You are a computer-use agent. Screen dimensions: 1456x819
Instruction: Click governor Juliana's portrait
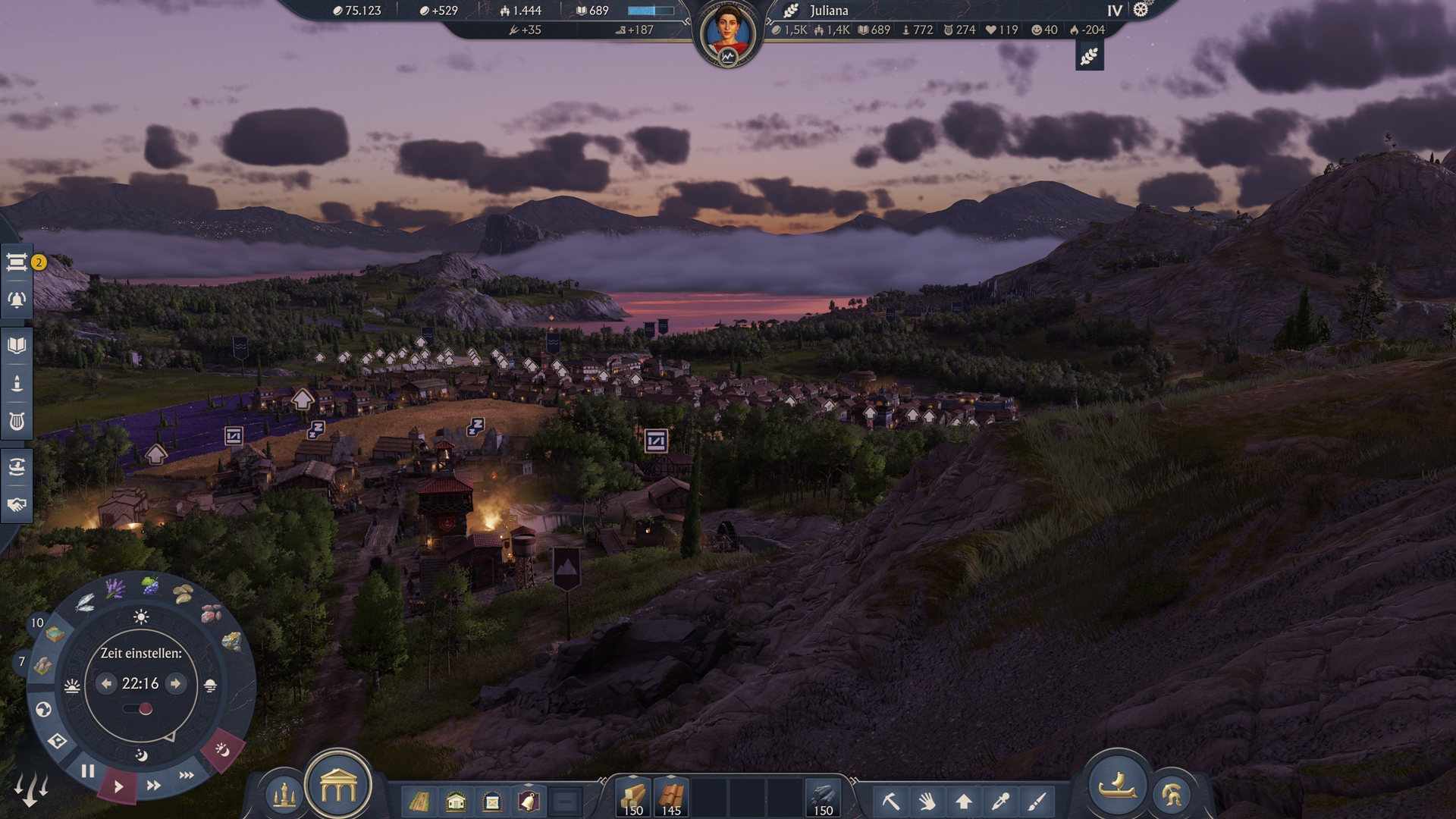[x=727, y=33]
